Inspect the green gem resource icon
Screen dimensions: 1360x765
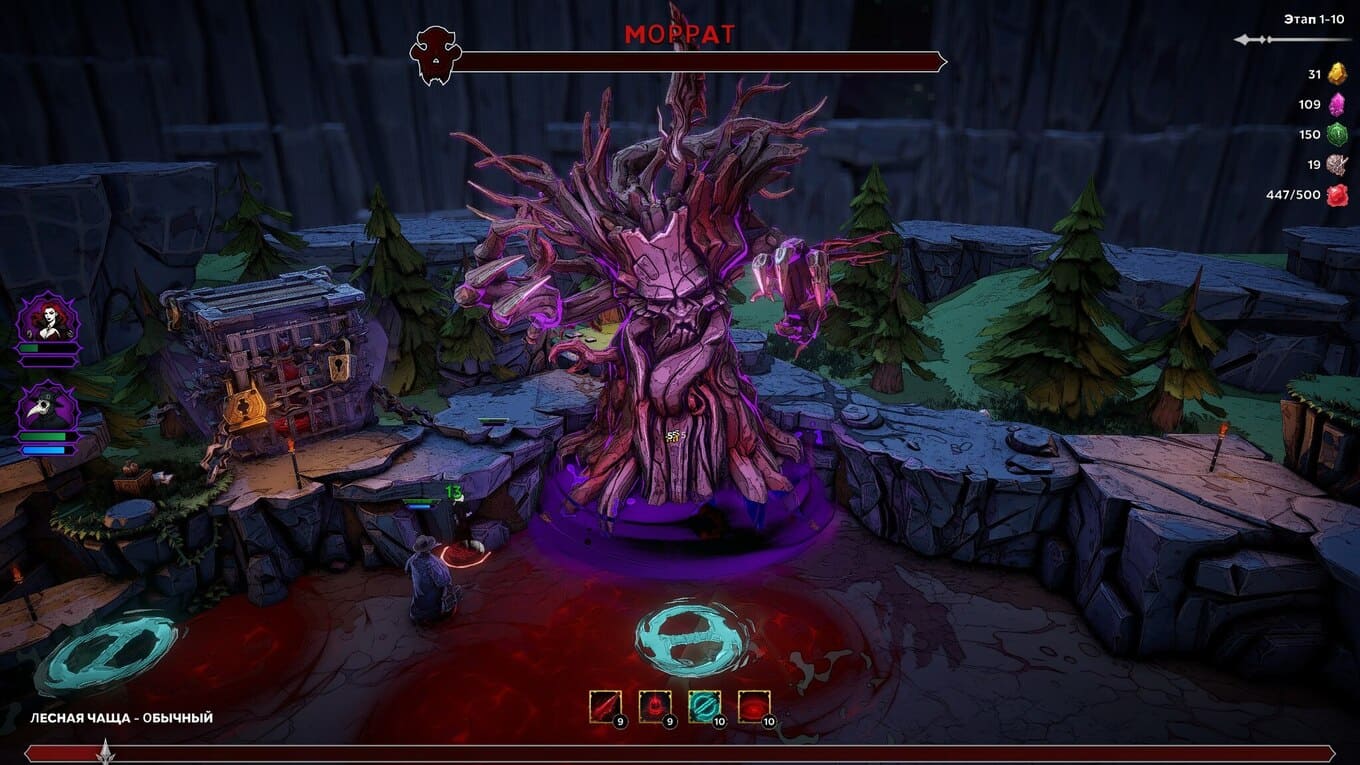coord(1337,135)
